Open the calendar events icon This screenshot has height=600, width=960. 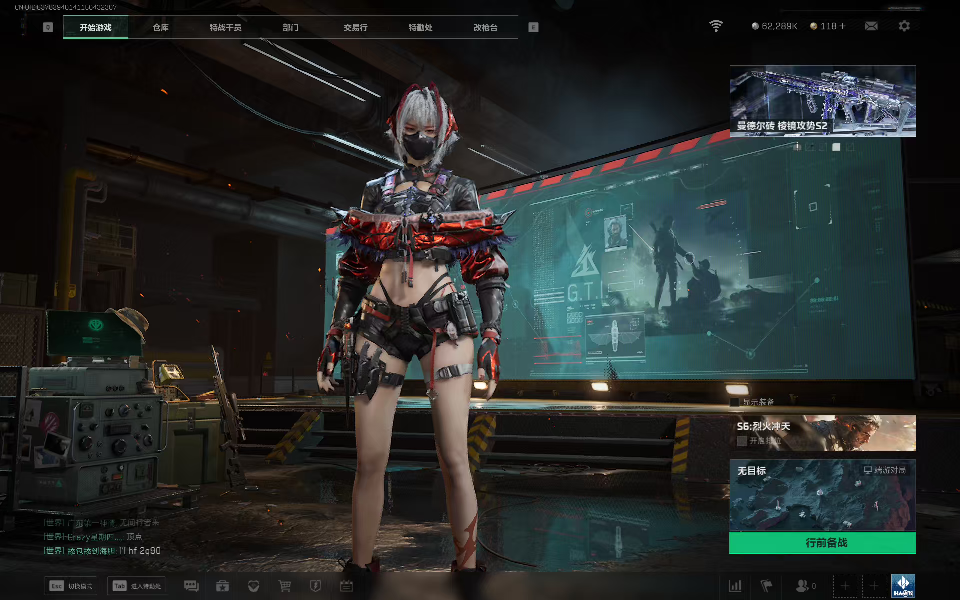(346, 586)
